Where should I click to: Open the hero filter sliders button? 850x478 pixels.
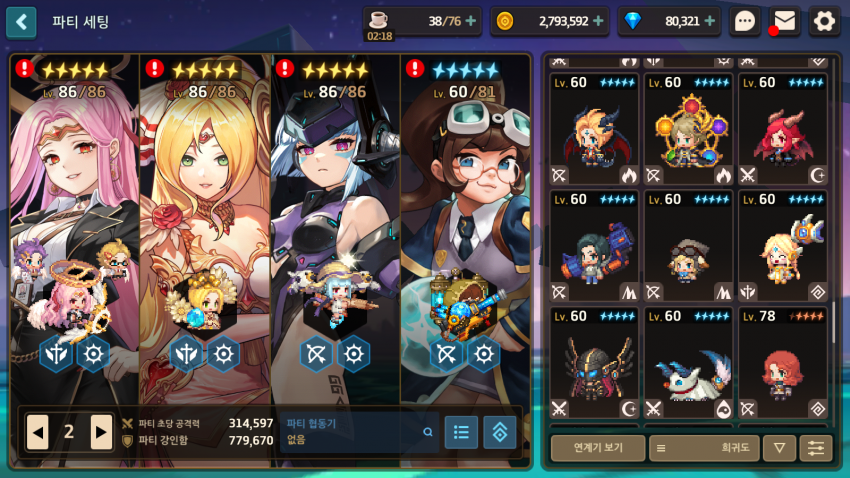815,448
